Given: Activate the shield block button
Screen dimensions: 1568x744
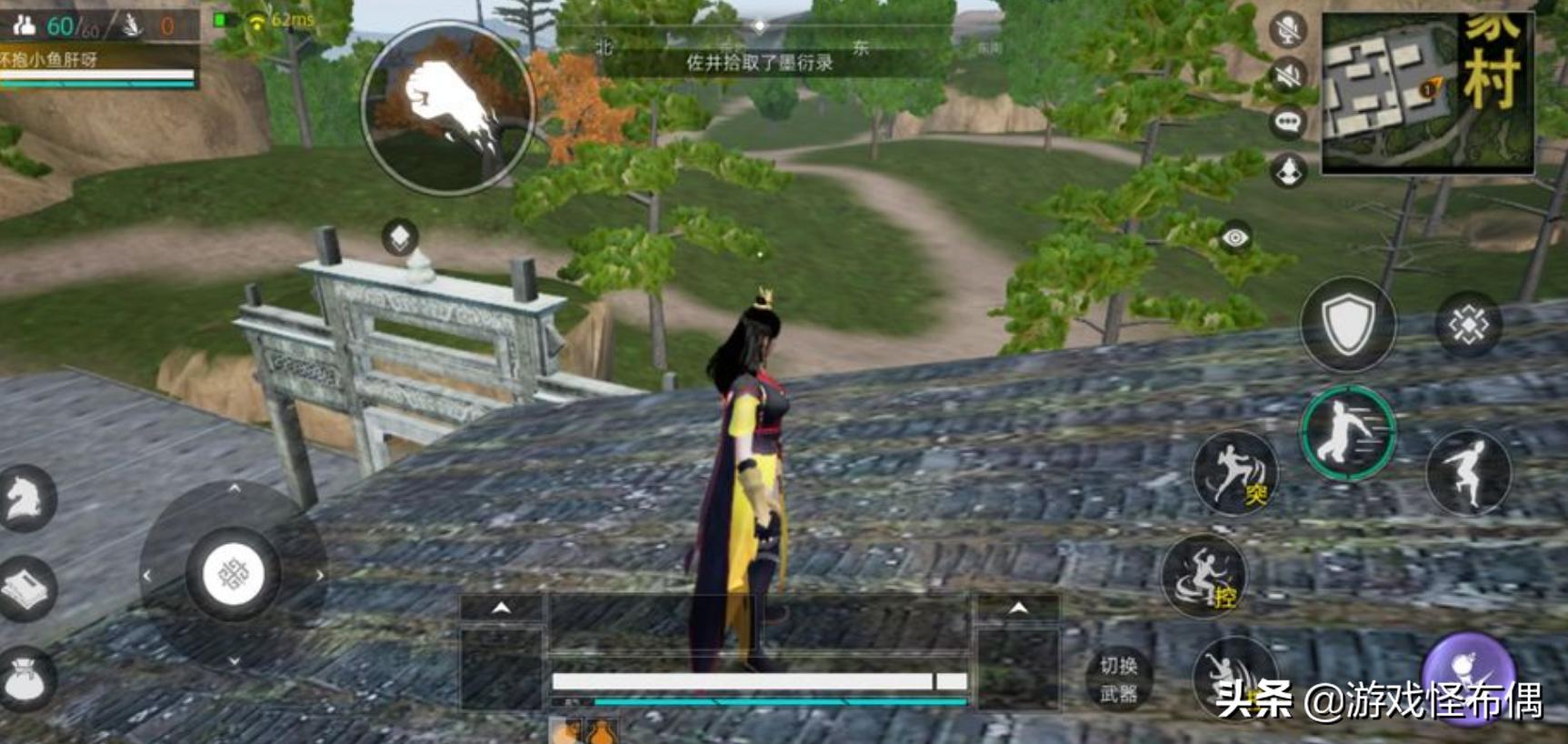Looking at the screenshot, I should [1347, 324].
